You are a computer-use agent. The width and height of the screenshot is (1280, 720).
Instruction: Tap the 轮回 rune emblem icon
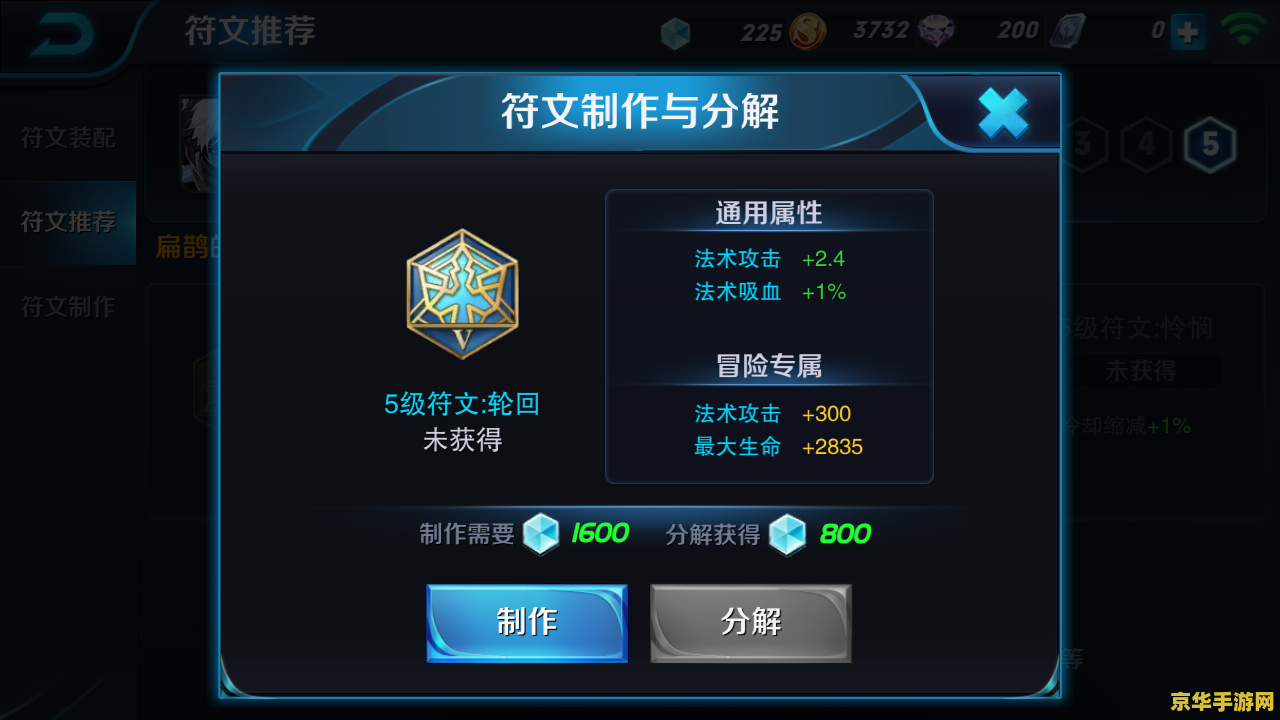click(462, 294)
